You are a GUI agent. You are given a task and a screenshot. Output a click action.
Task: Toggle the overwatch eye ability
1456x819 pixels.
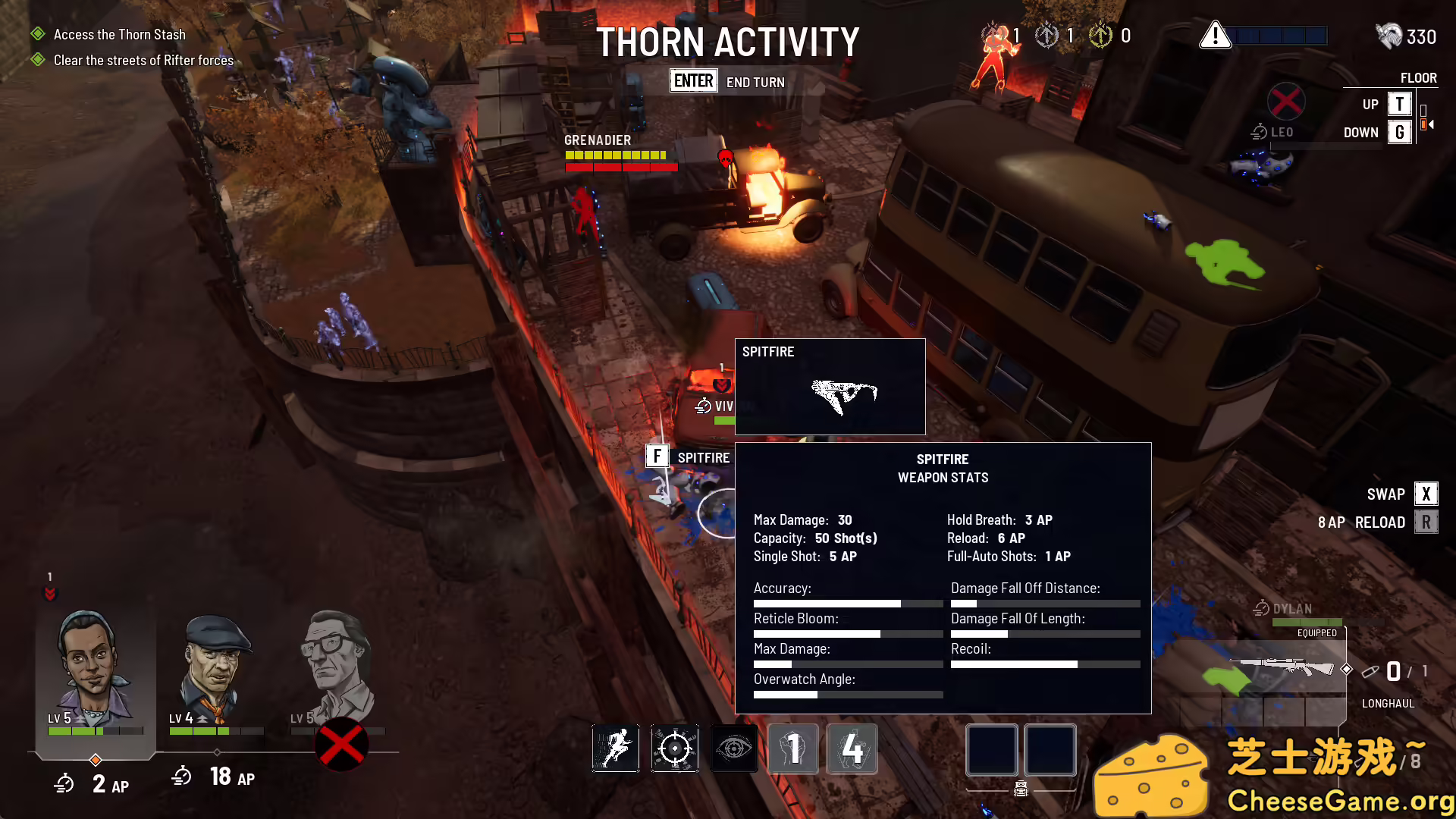click(733, 748)
